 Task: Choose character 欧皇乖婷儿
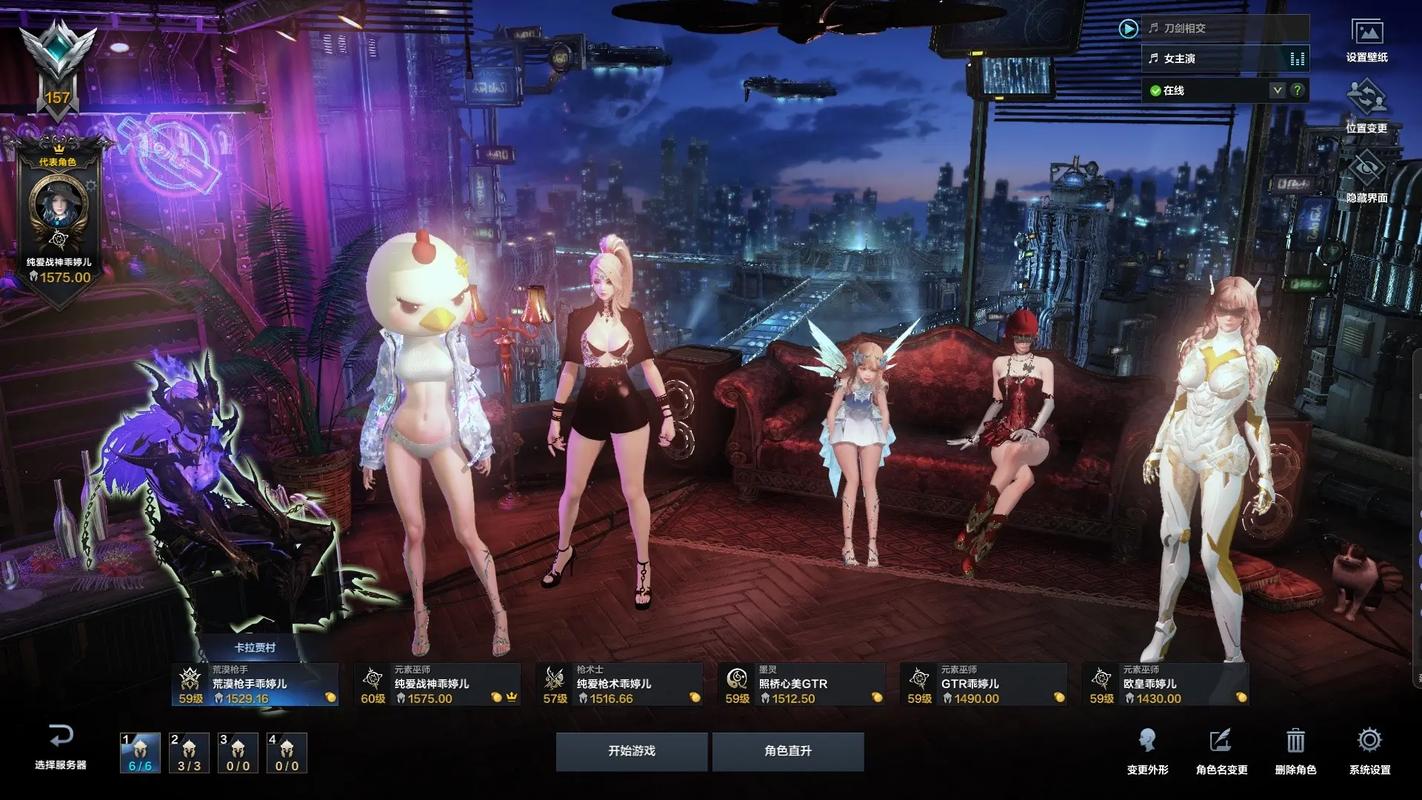pos(1165,685)
